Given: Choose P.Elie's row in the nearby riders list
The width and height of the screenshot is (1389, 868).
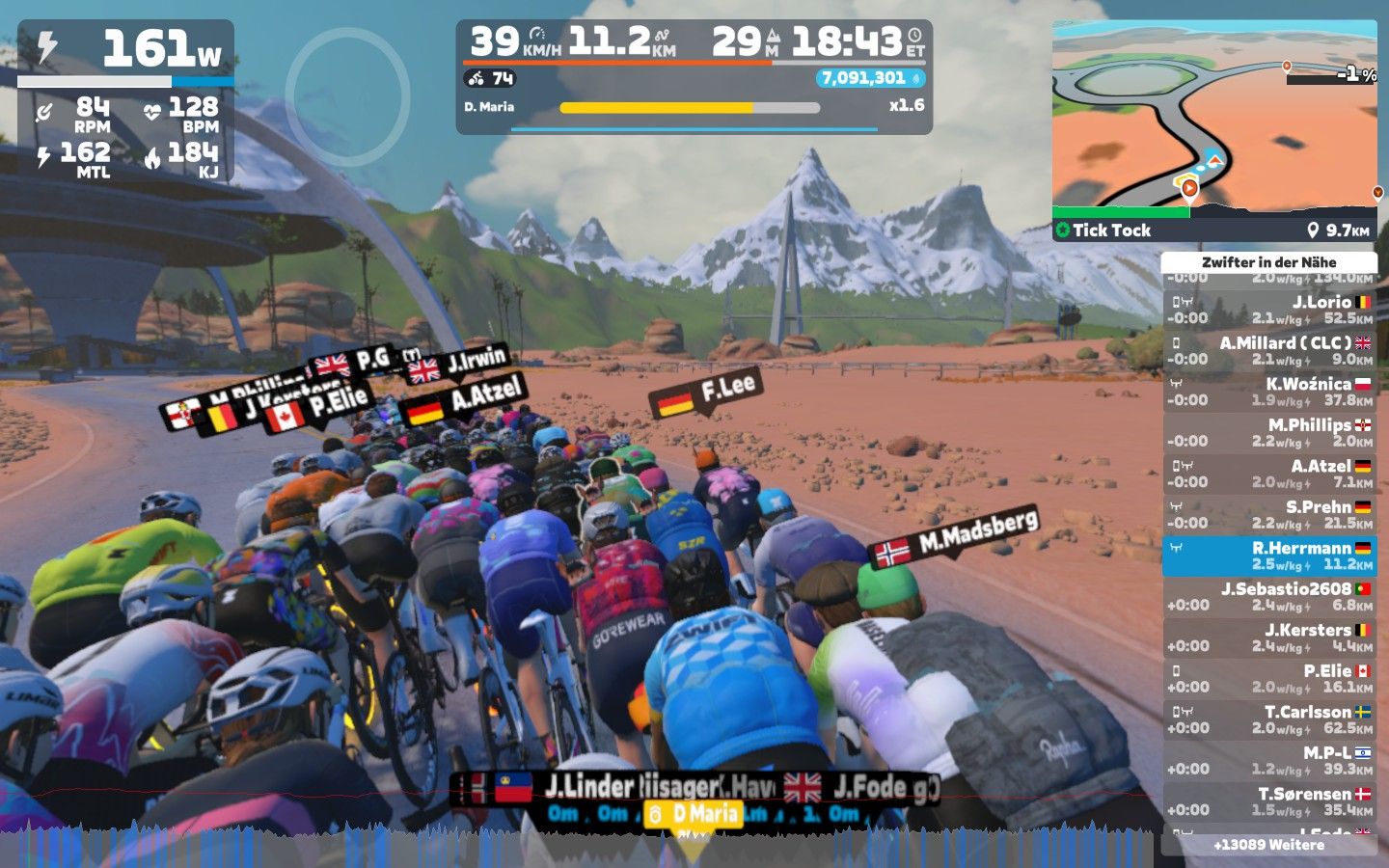Looking at the screenshot, I should (x=1269, y=679).
